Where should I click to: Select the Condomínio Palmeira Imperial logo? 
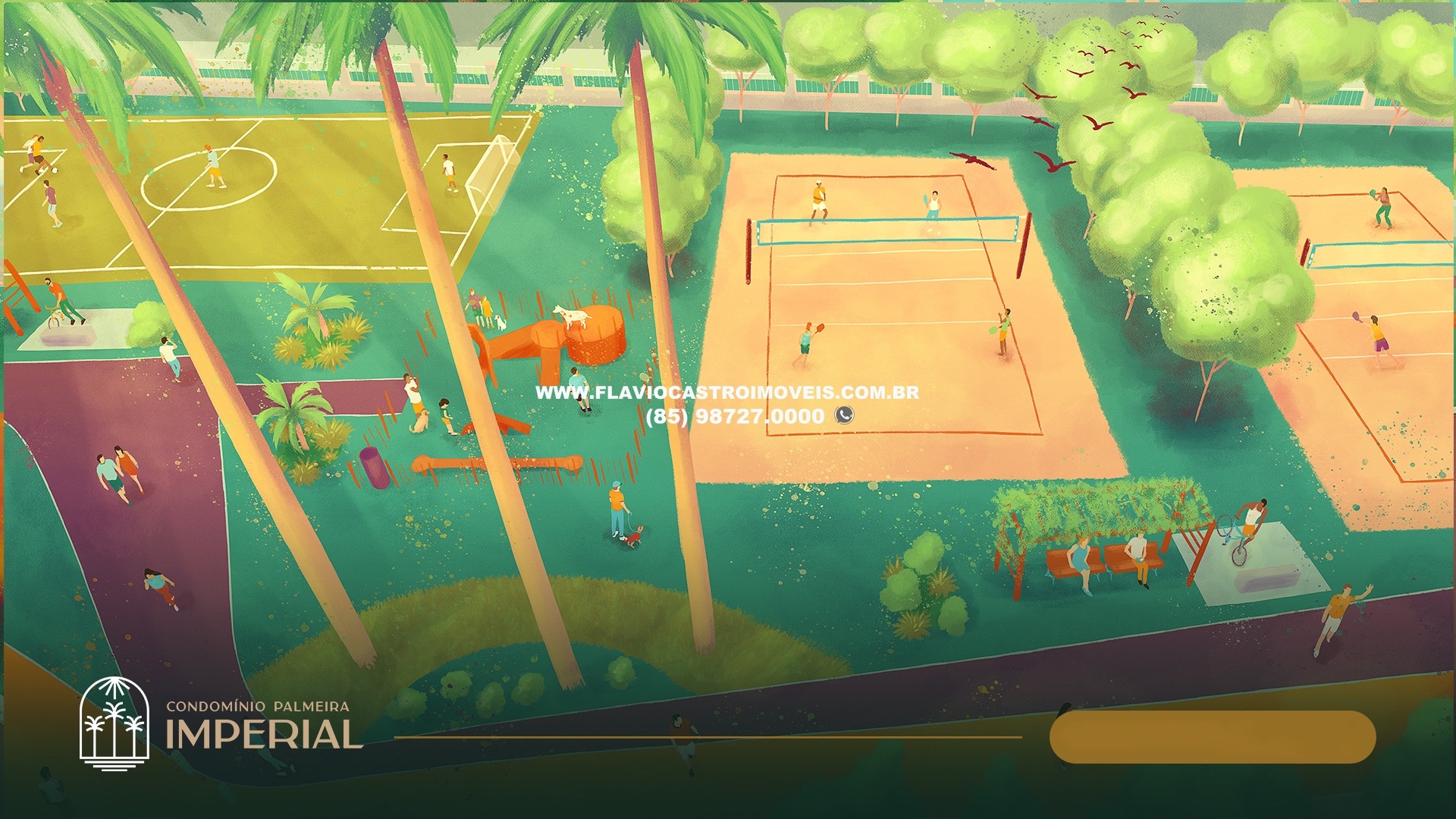pyautogui.click(x=220, y=724)
